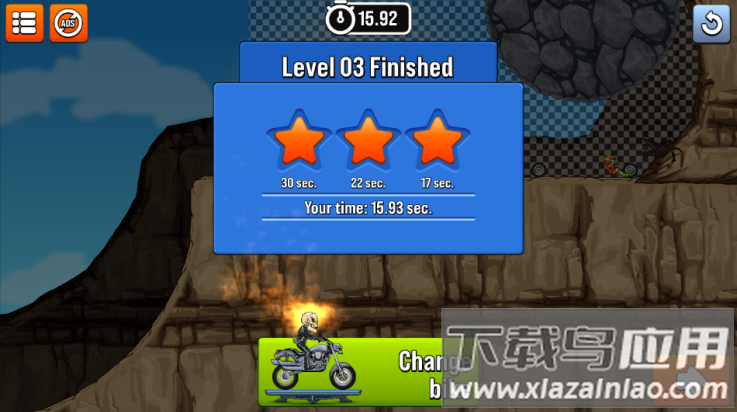737x412 pixels.
Task: Continue with the orange next arrow button
Action: coord(690,380)
